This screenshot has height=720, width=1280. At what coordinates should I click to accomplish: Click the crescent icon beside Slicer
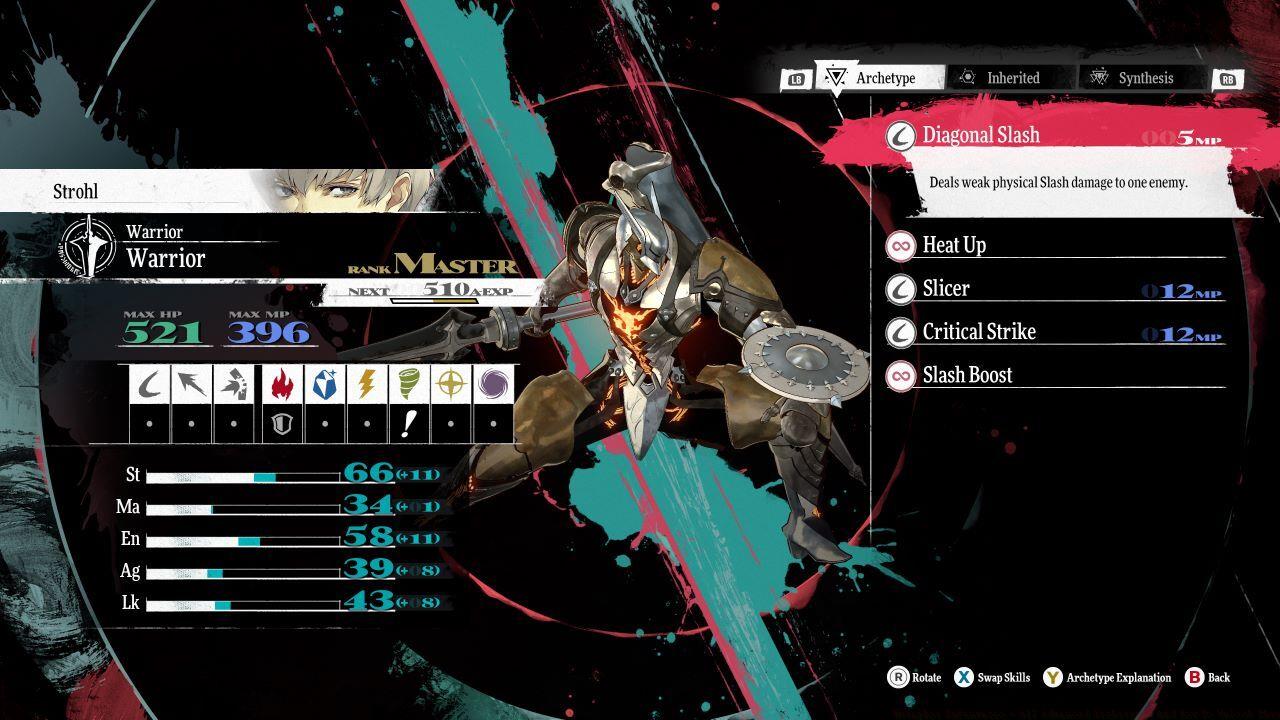click(x=899, y=288)
